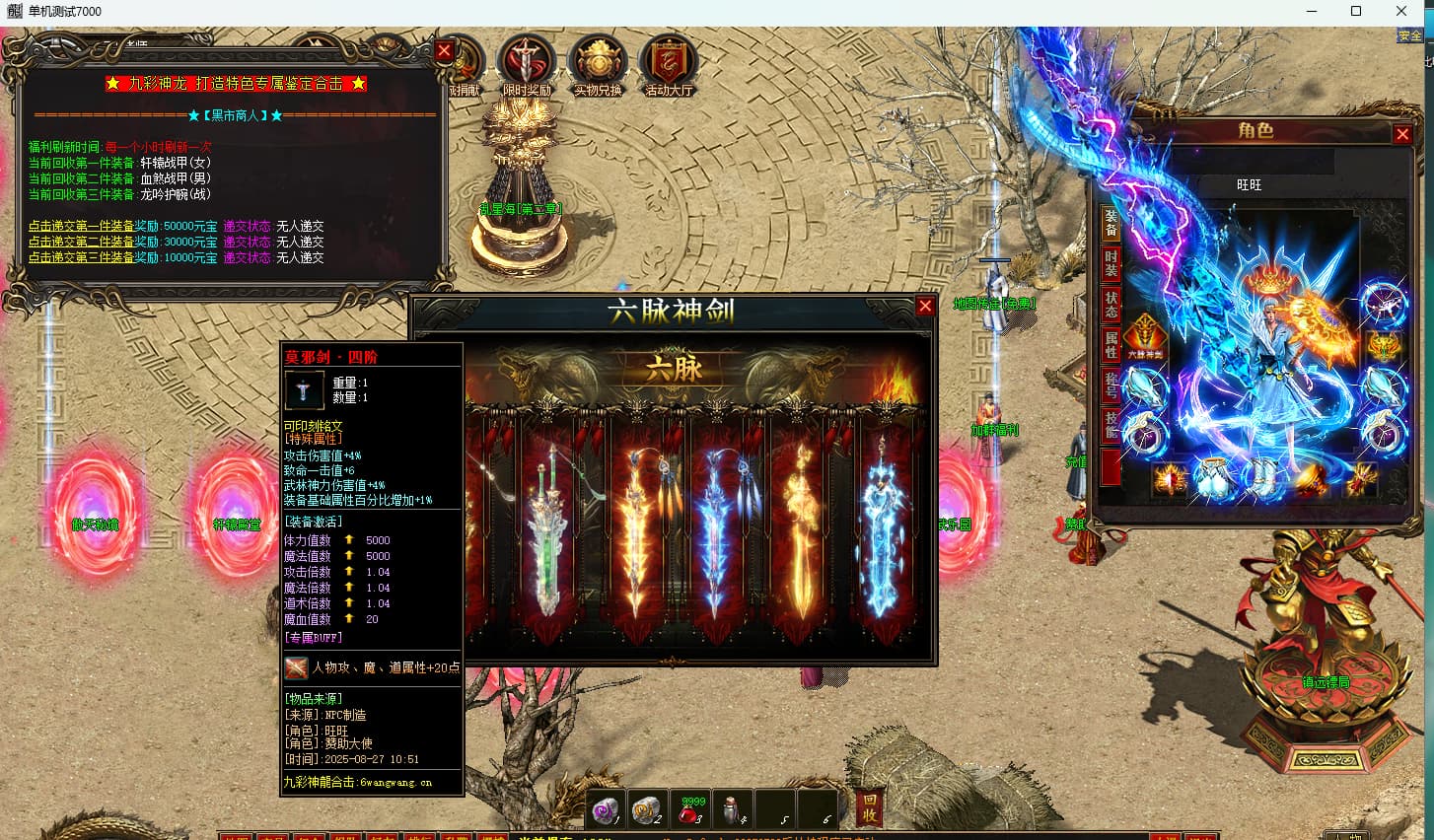The image size is (1434, 840).
Task: Close the 角色 character panel
Action: [x=1402, y=134]
